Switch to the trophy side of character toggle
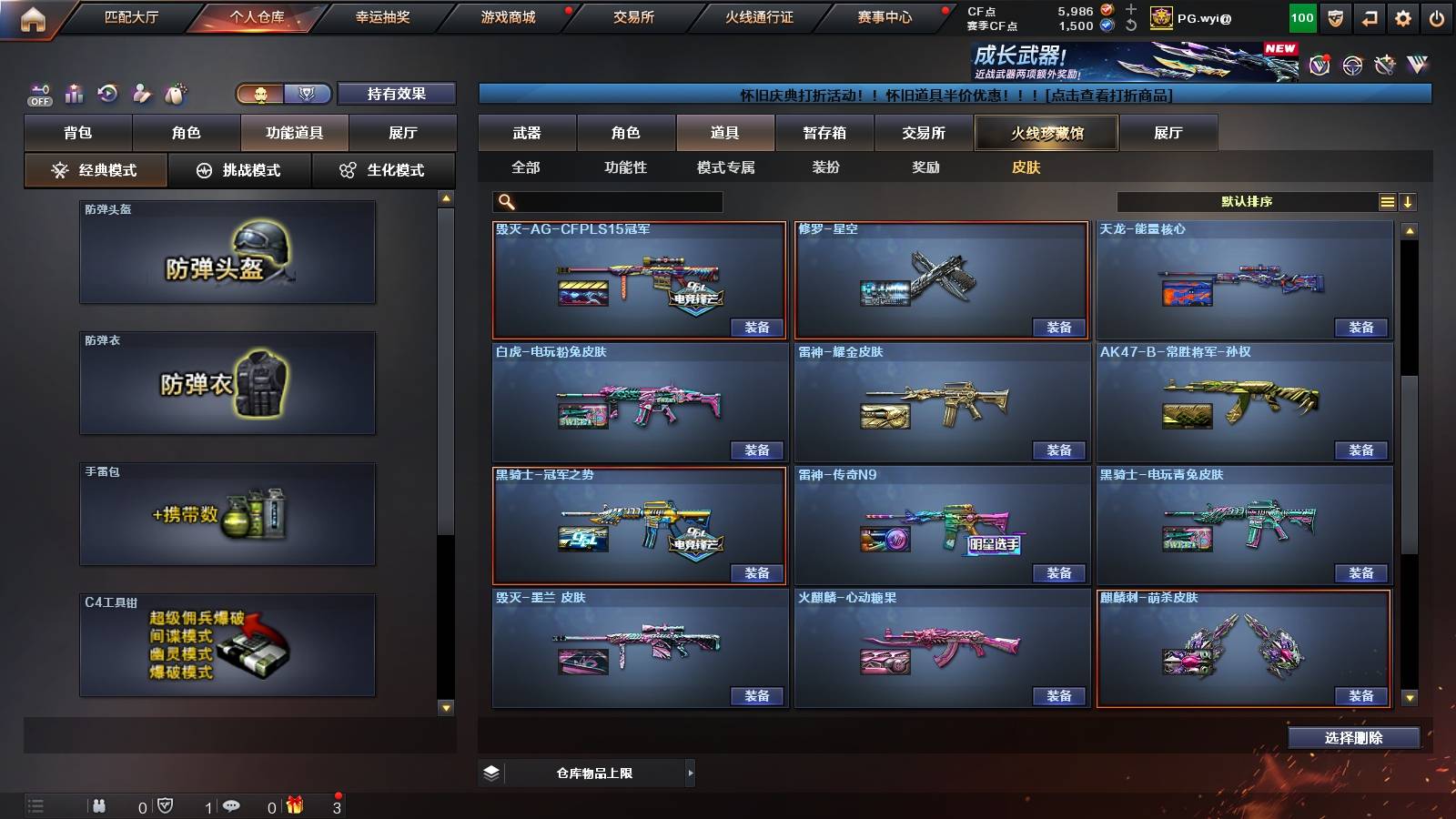This screenshot has height=819, width=1456. tap(308, 94)
